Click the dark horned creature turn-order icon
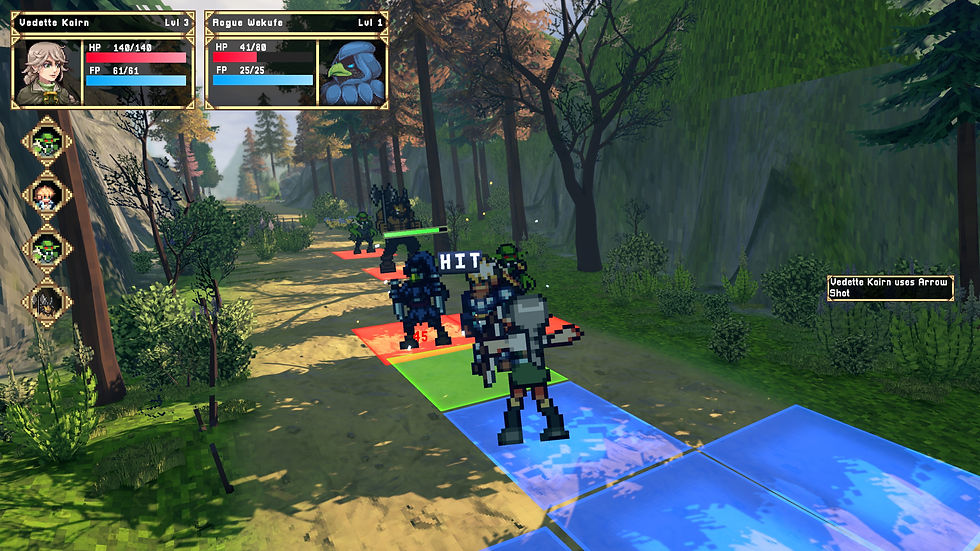Screen dimensions: 980x551 [47, 299]
